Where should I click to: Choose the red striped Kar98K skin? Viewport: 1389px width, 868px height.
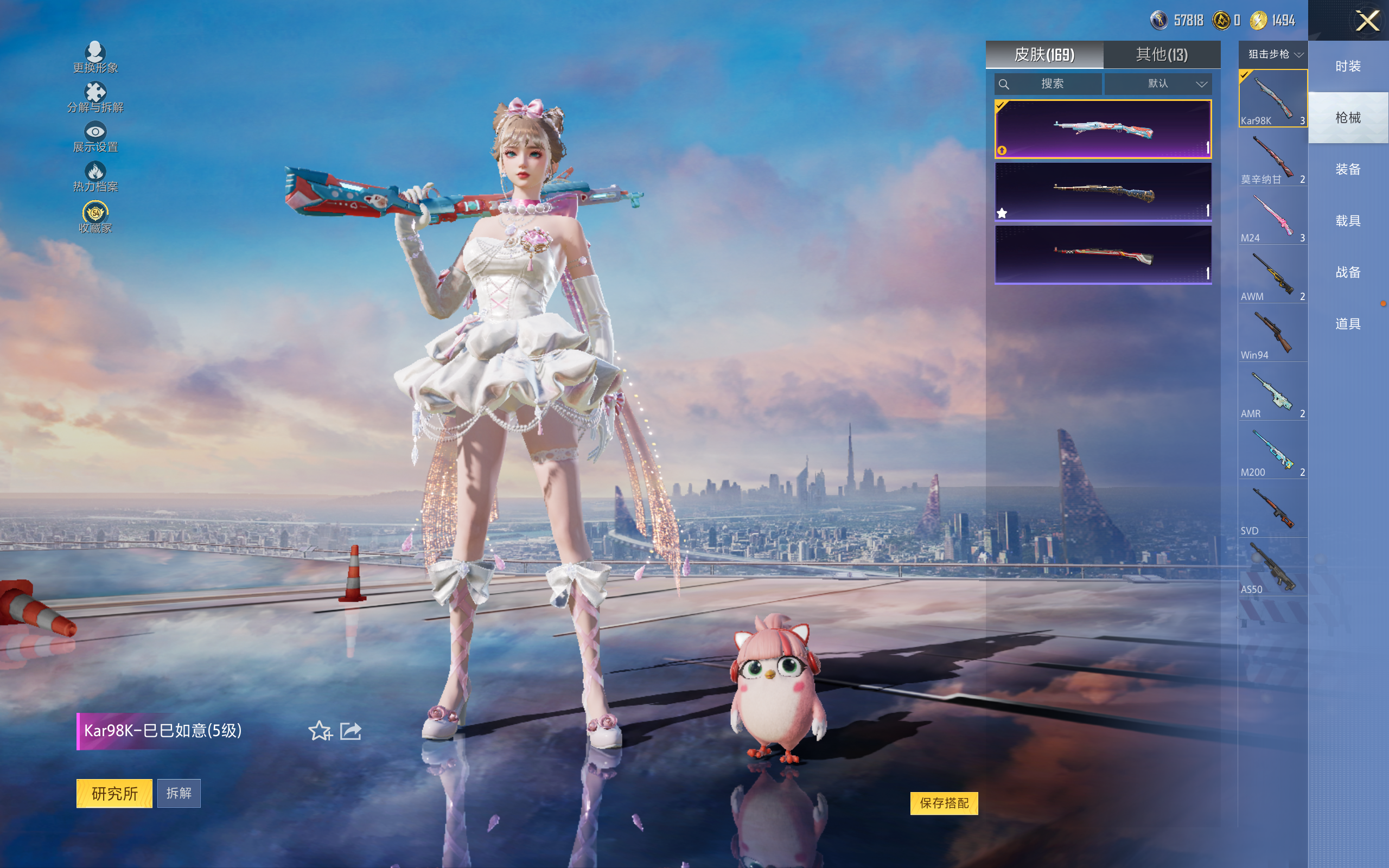(x=1103, y=254)
